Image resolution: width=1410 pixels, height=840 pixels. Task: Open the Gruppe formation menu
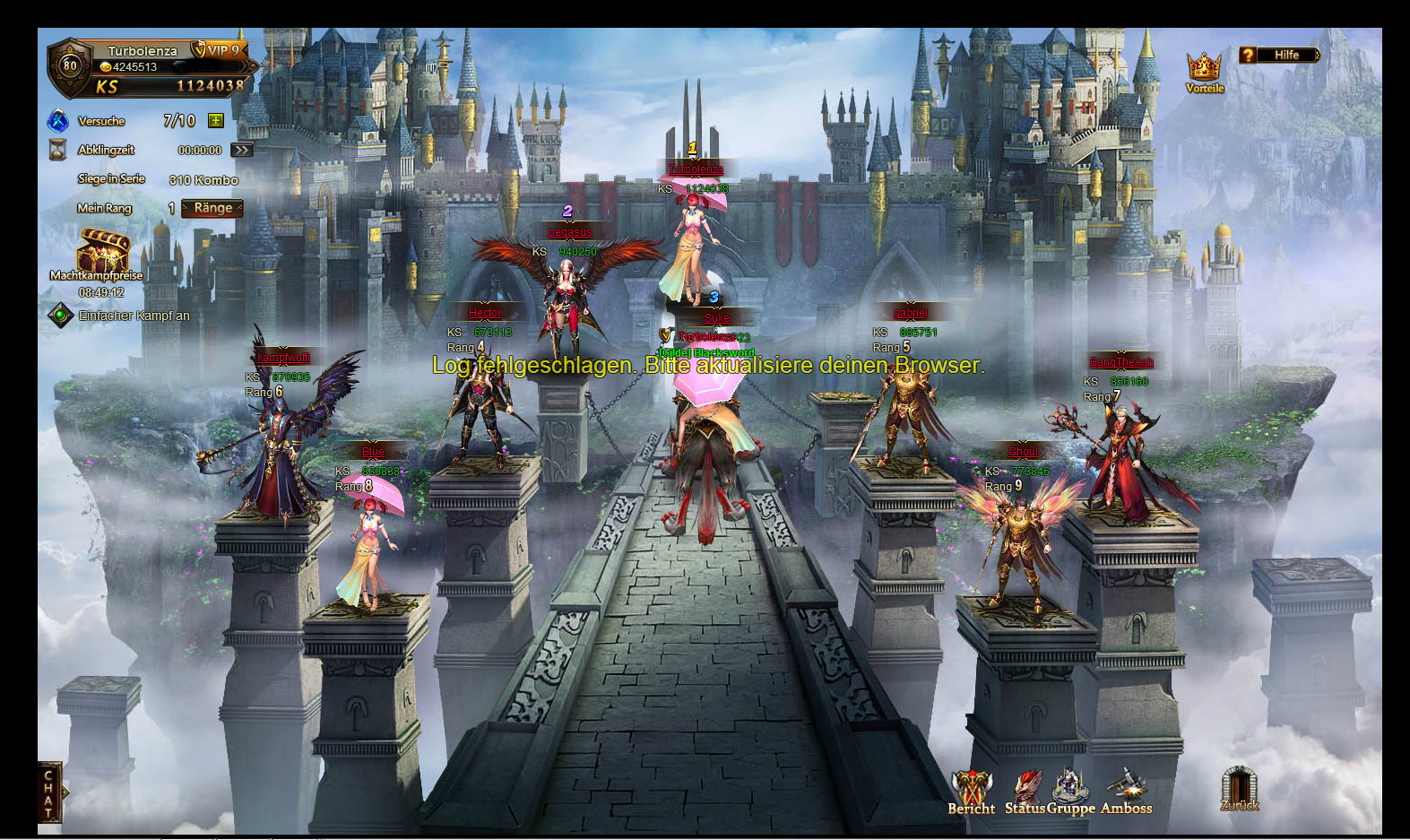[1070, 790]
